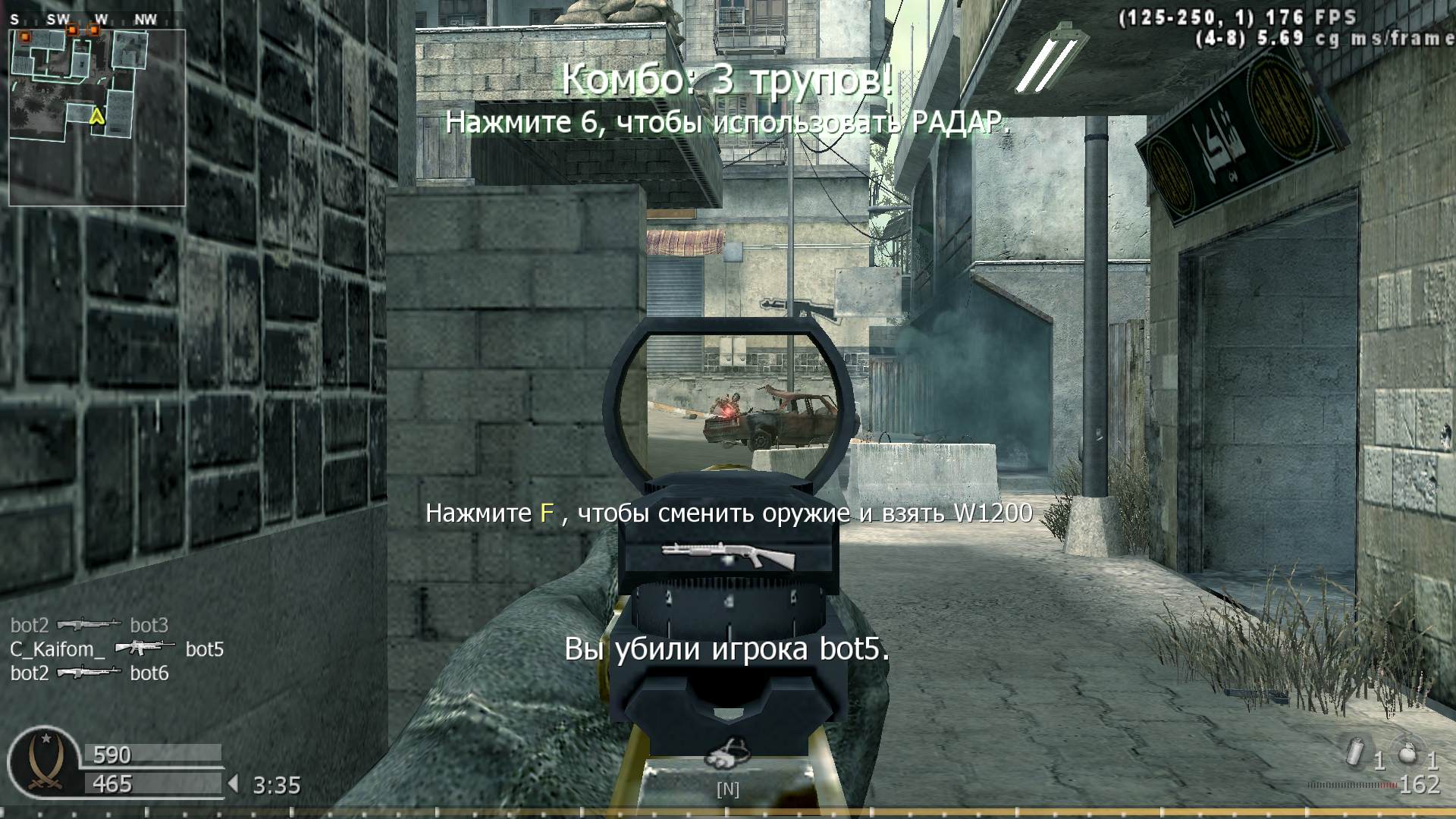Click the frag grenade icon

1407,755
